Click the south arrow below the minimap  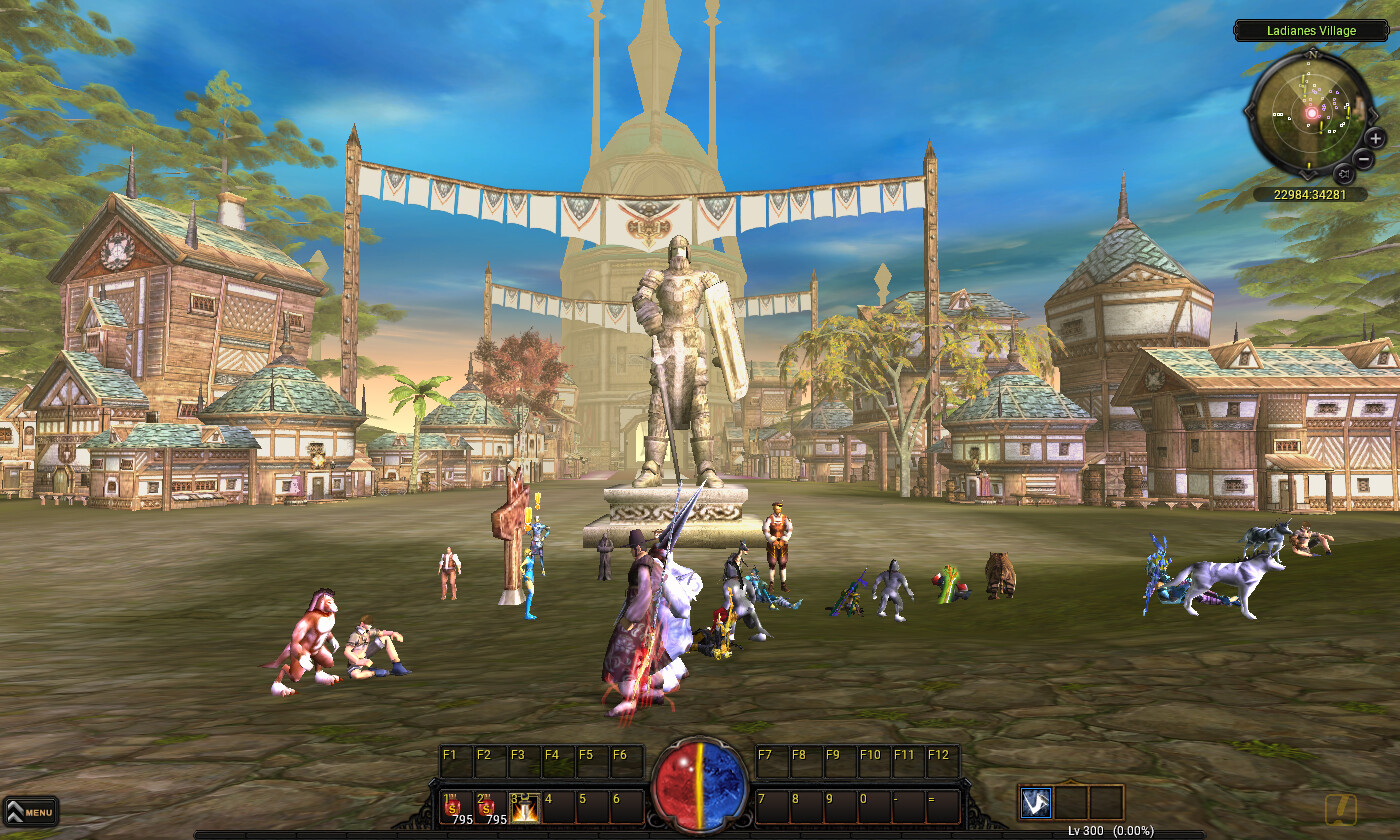[x=1308, y=175]
